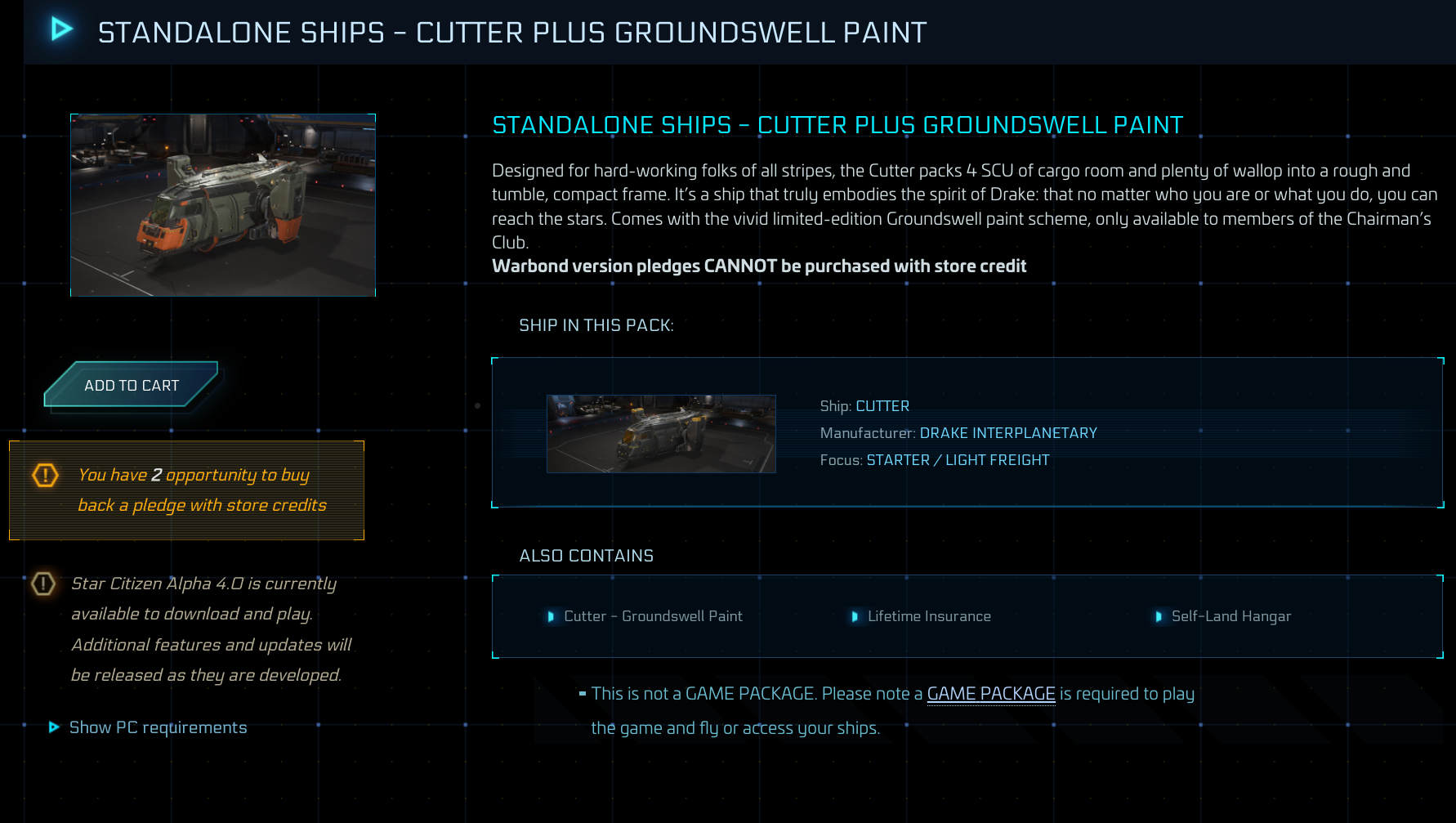
Task: Click the small dot marker beside the ship pack panel
Action: (x=477, y=405)
